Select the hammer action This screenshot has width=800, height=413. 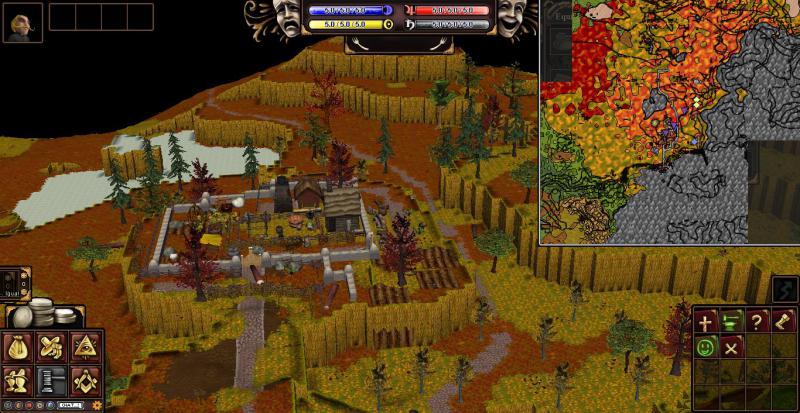782,322
